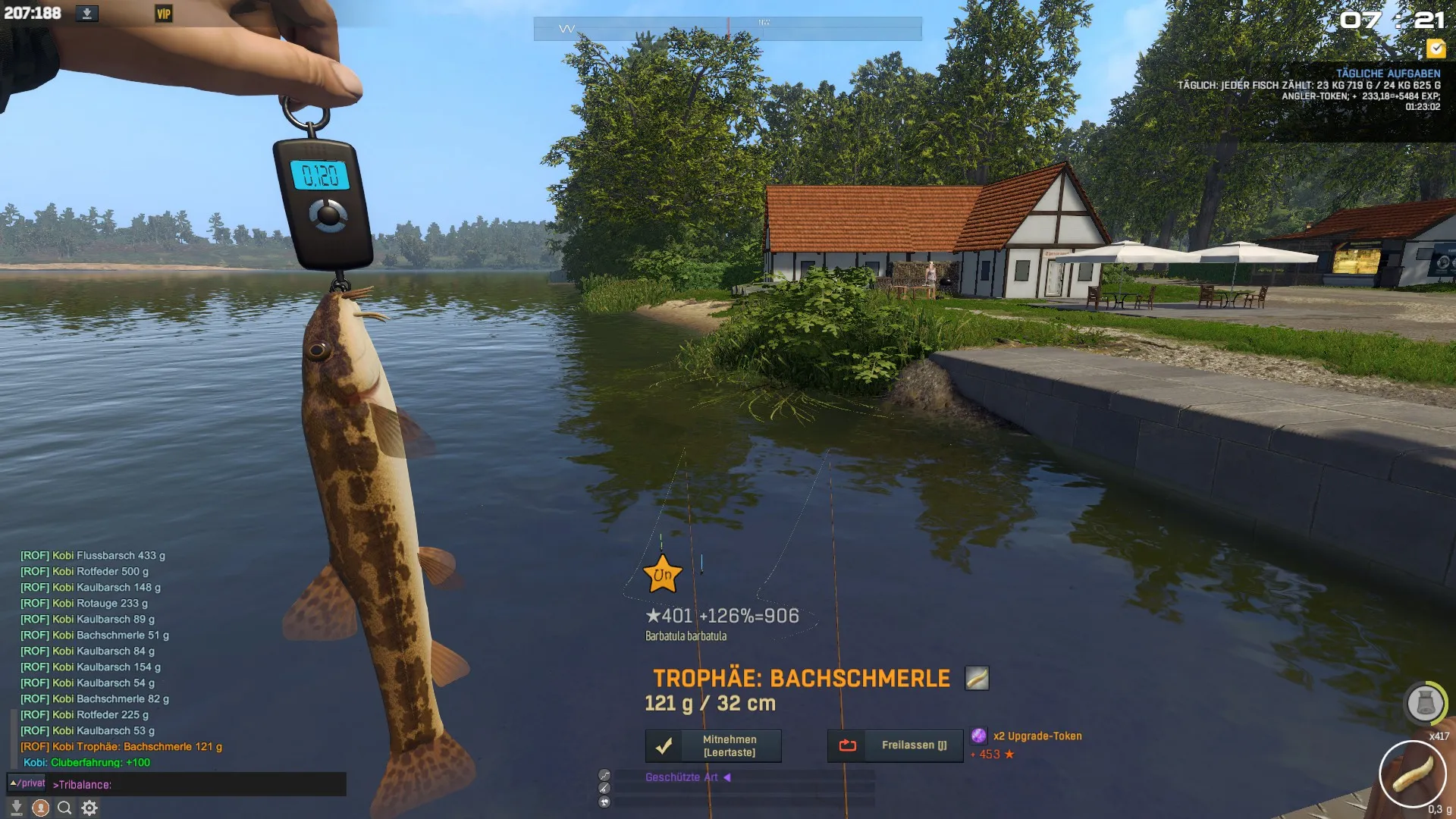Click the download icon beside the coordinates
Screen dimensions: 1456x819
(x=86, y=14)
